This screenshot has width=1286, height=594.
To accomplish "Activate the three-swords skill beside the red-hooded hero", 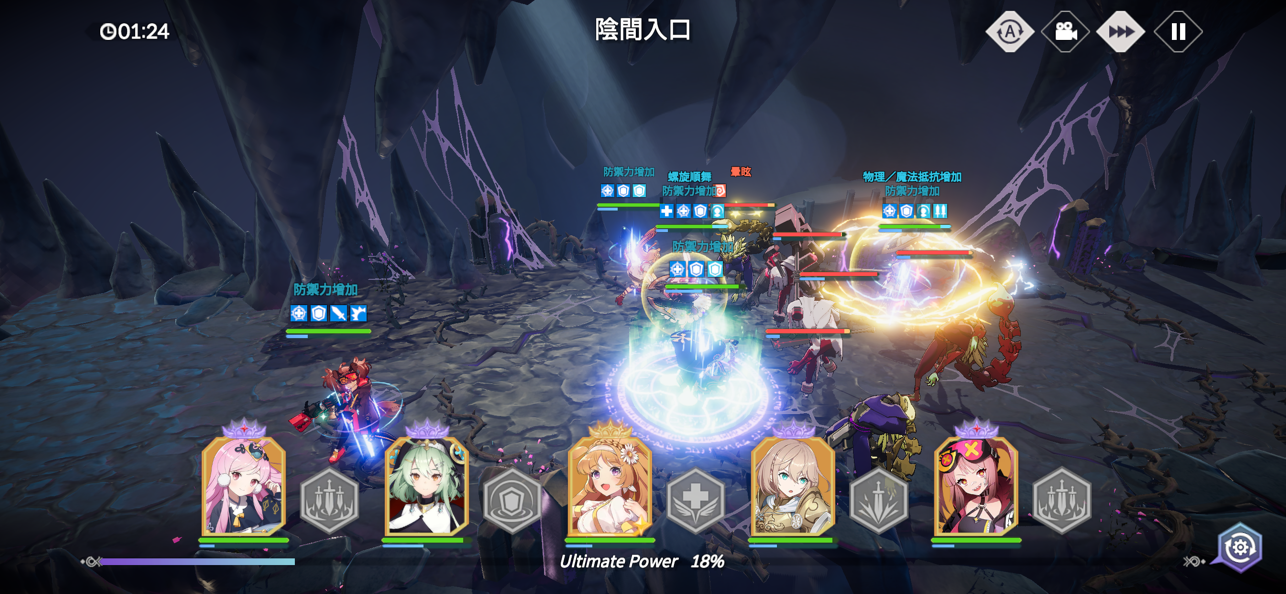I will tap(1061, 500).
